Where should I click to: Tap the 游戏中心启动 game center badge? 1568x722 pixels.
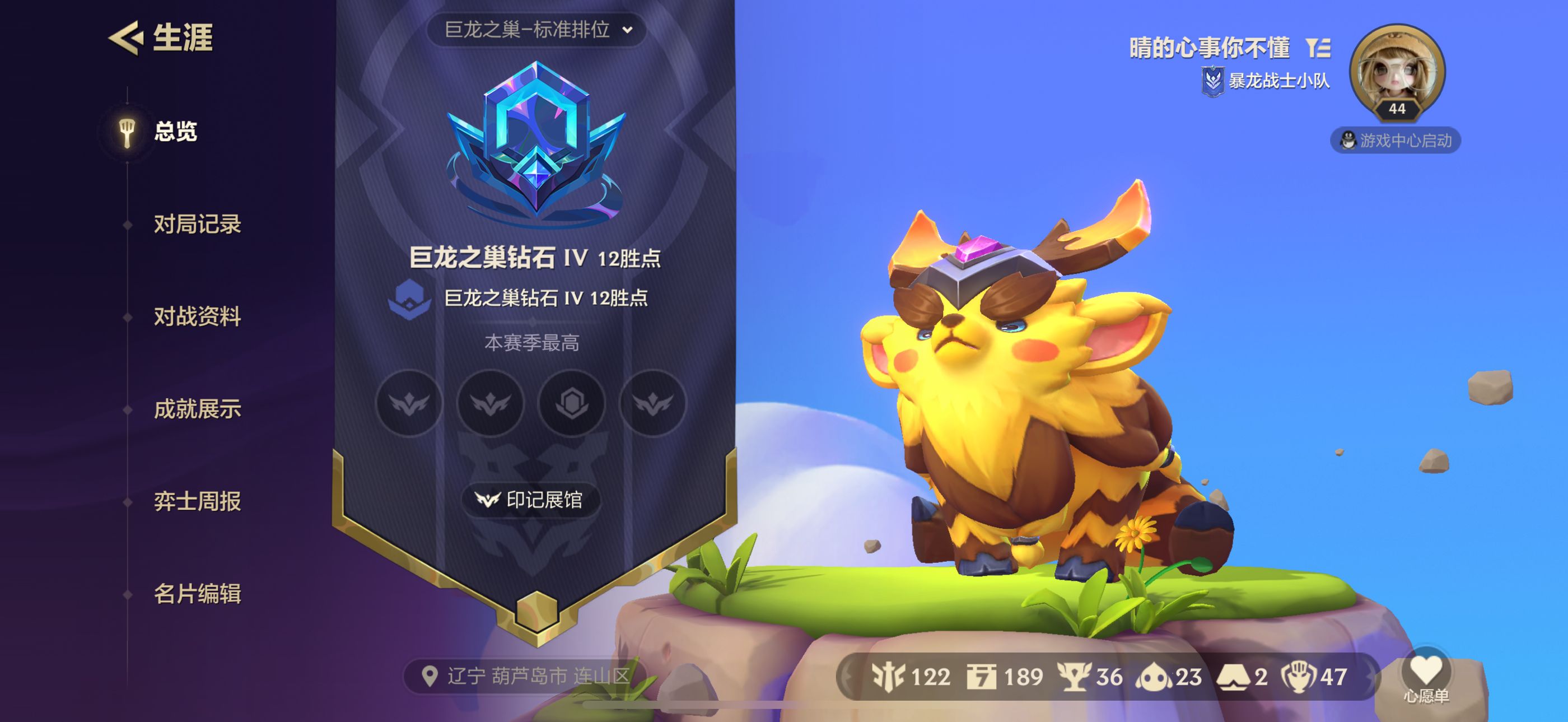click(x=1395, y=141)
